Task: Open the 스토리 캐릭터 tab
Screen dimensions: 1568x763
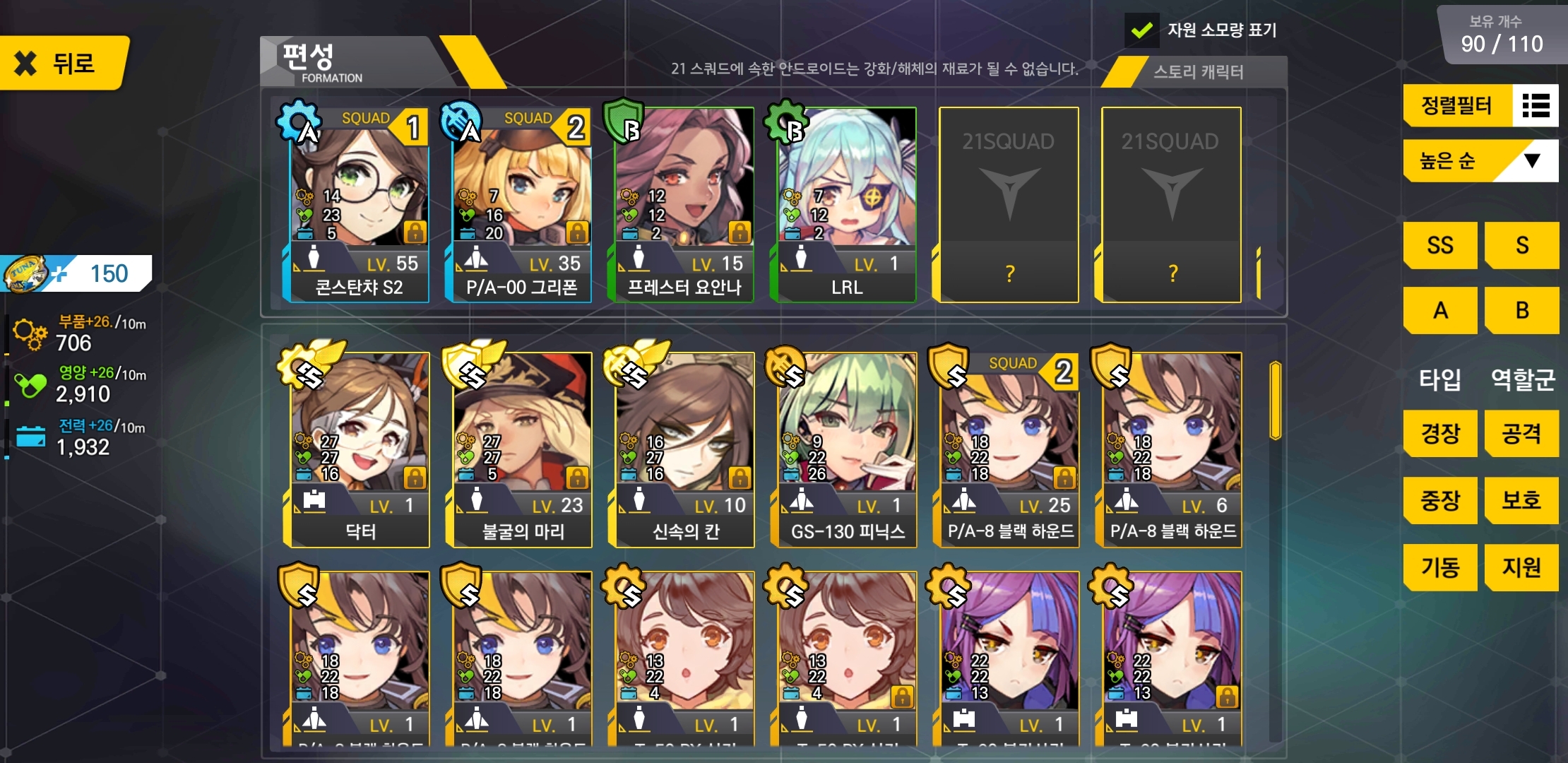Action: pyautogui.click(x=1198, y=72)
